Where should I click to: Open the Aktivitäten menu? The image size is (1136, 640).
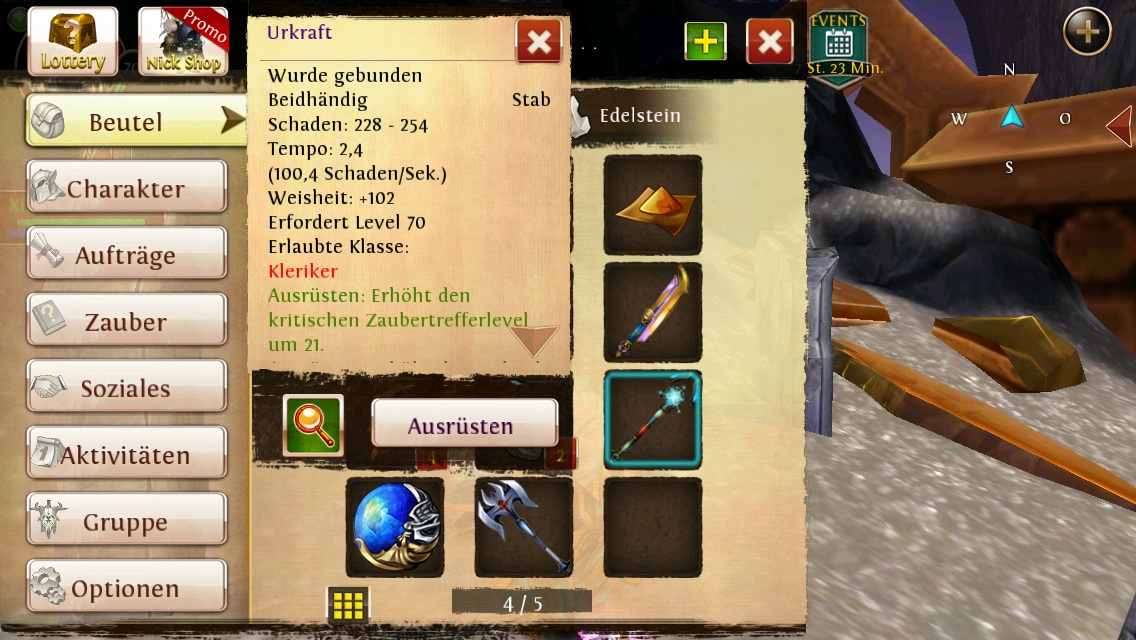tap(126, 455)
